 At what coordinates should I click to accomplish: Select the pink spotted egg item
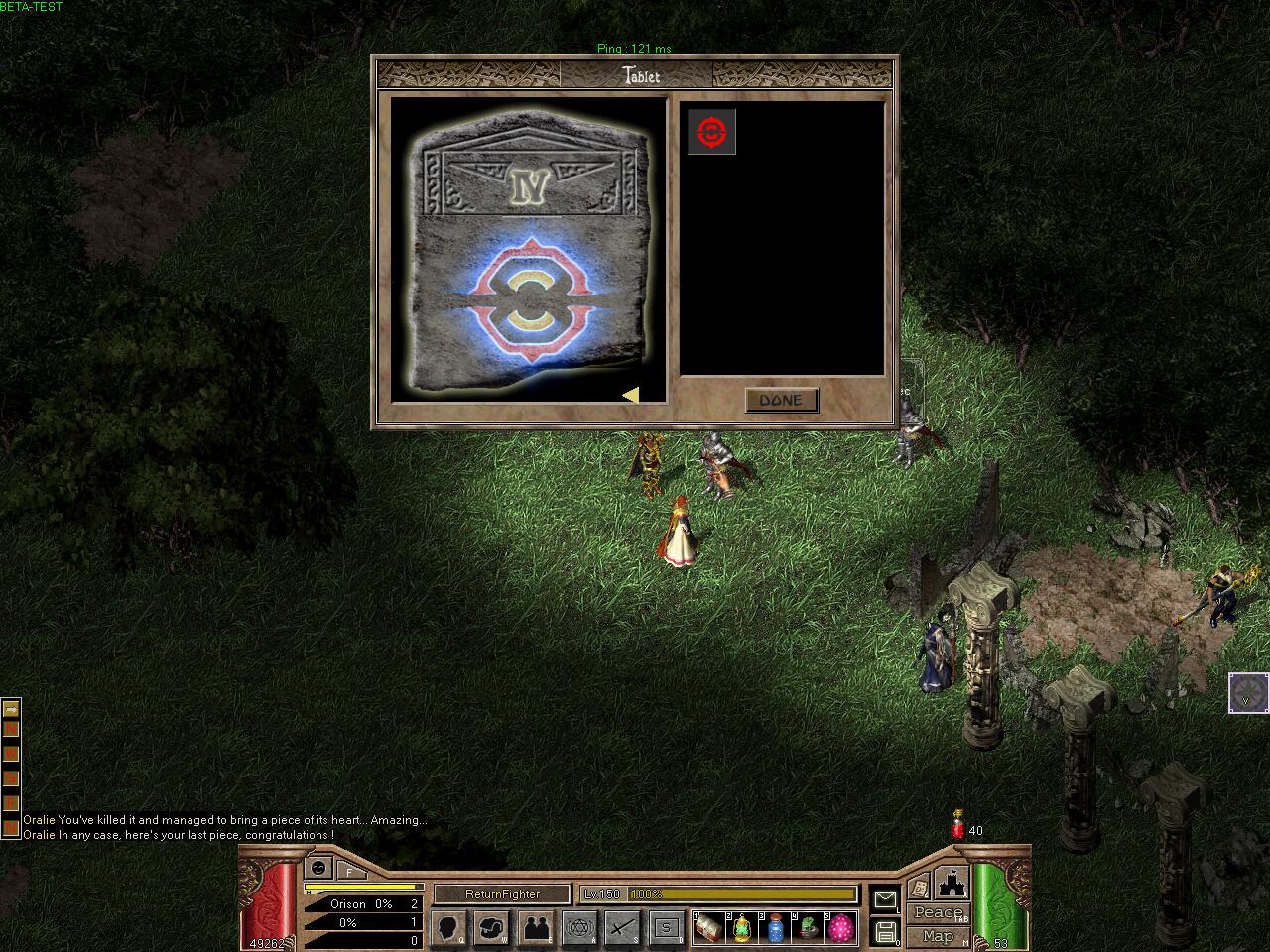tap(841, 928)
